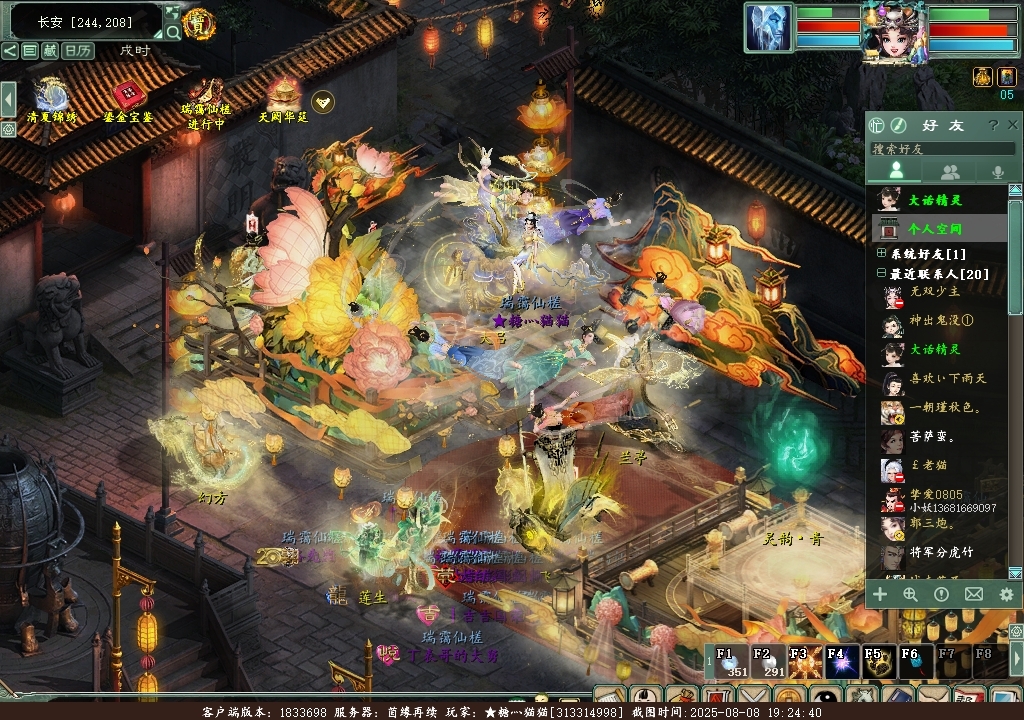Activate the F4 purple starburst skill
1024x720 pixels.
pos(837,663)
